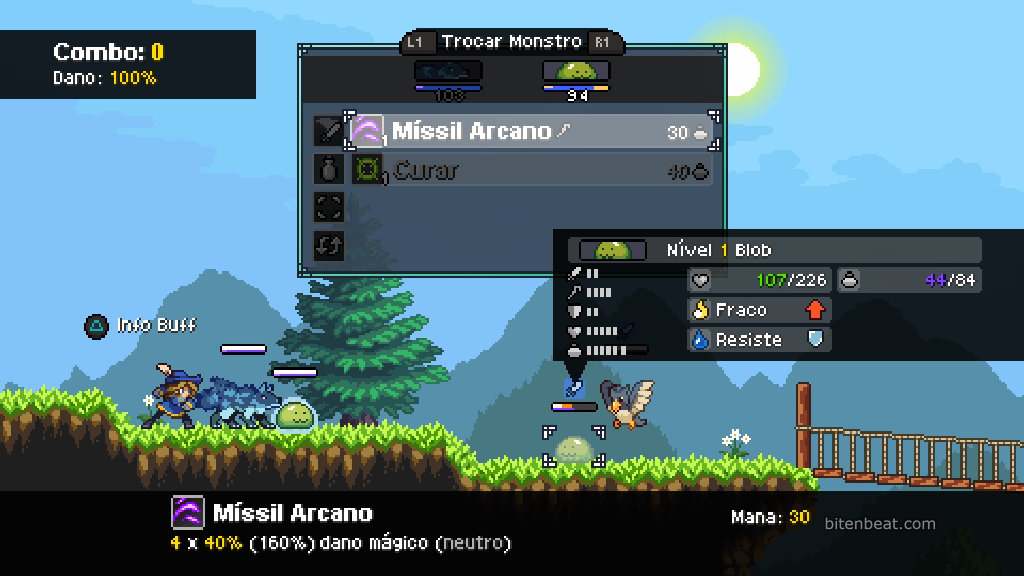The width and height of the screenshot is (1024, 576).
Task: Target the bracketed enemy Blob
Action: (x=573, y=447)
